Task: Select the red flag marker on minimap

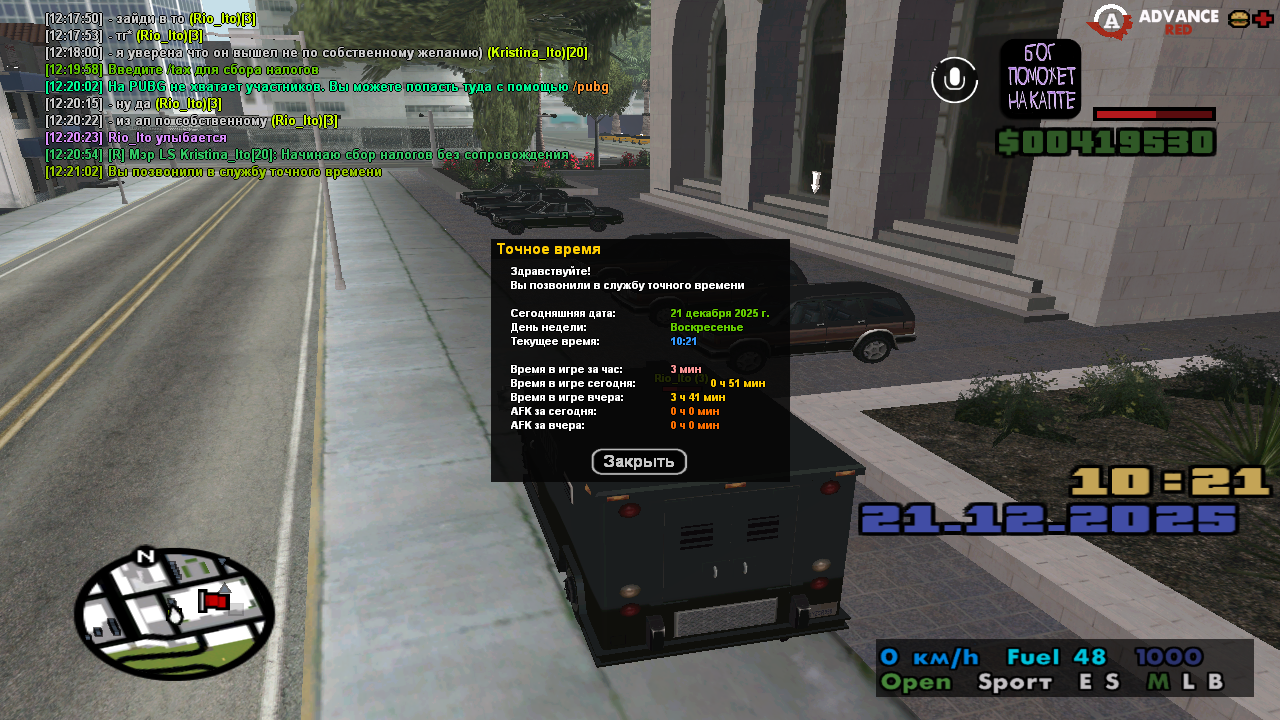Action: pos(213,600)
